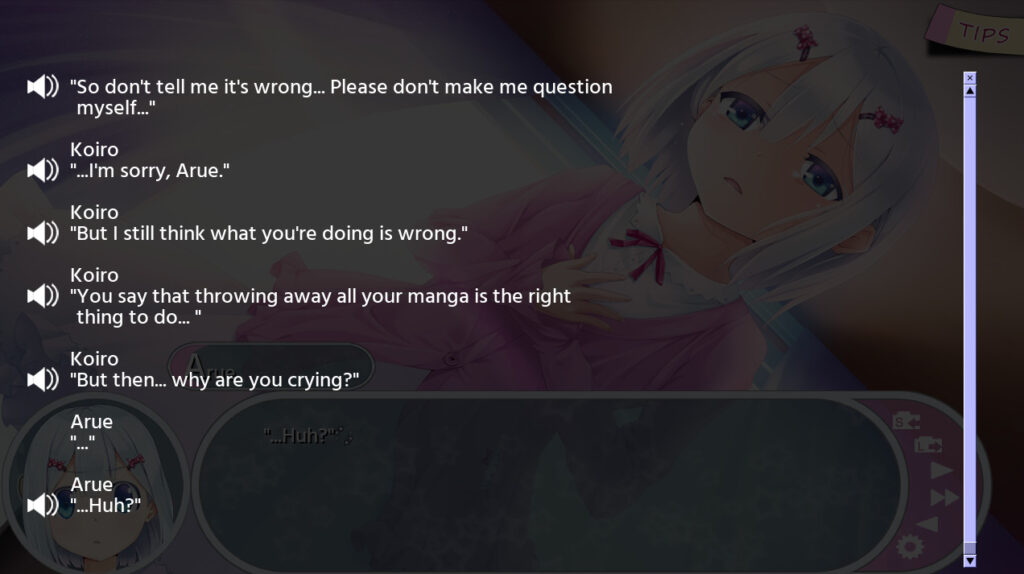Screen dimensions: 1024x574
Task: Close the backlog with the X button
Action: (969, 77)
